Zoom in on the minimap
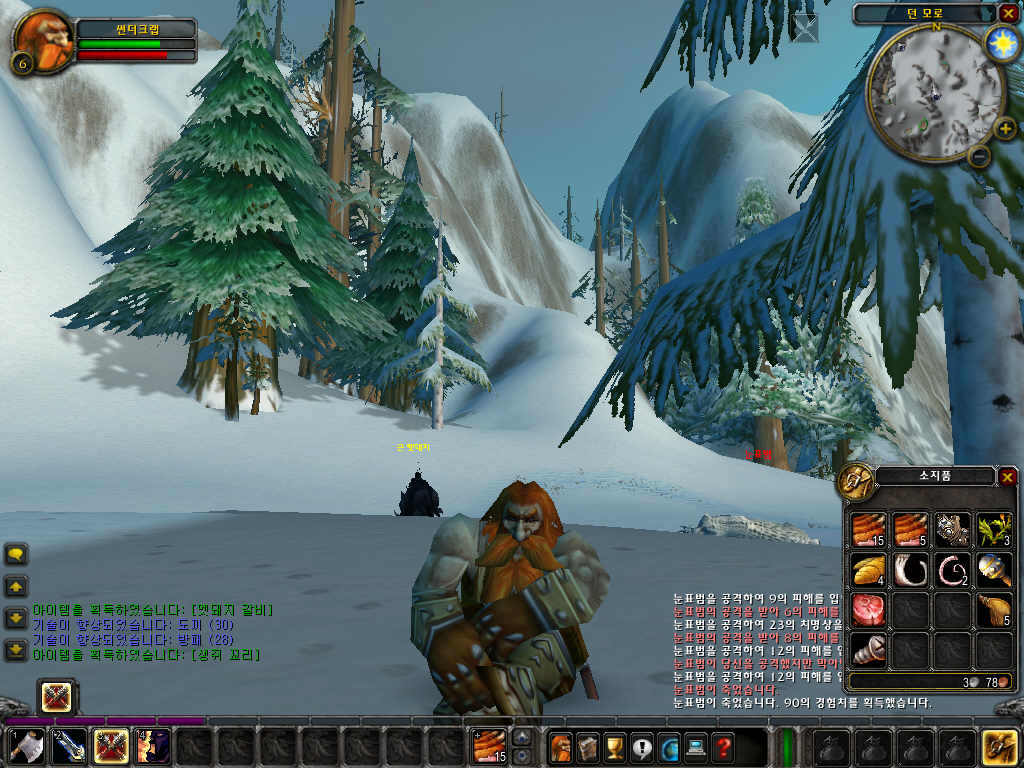Viewport: 1024px width, 768px height. click(x=1007, y=128)
